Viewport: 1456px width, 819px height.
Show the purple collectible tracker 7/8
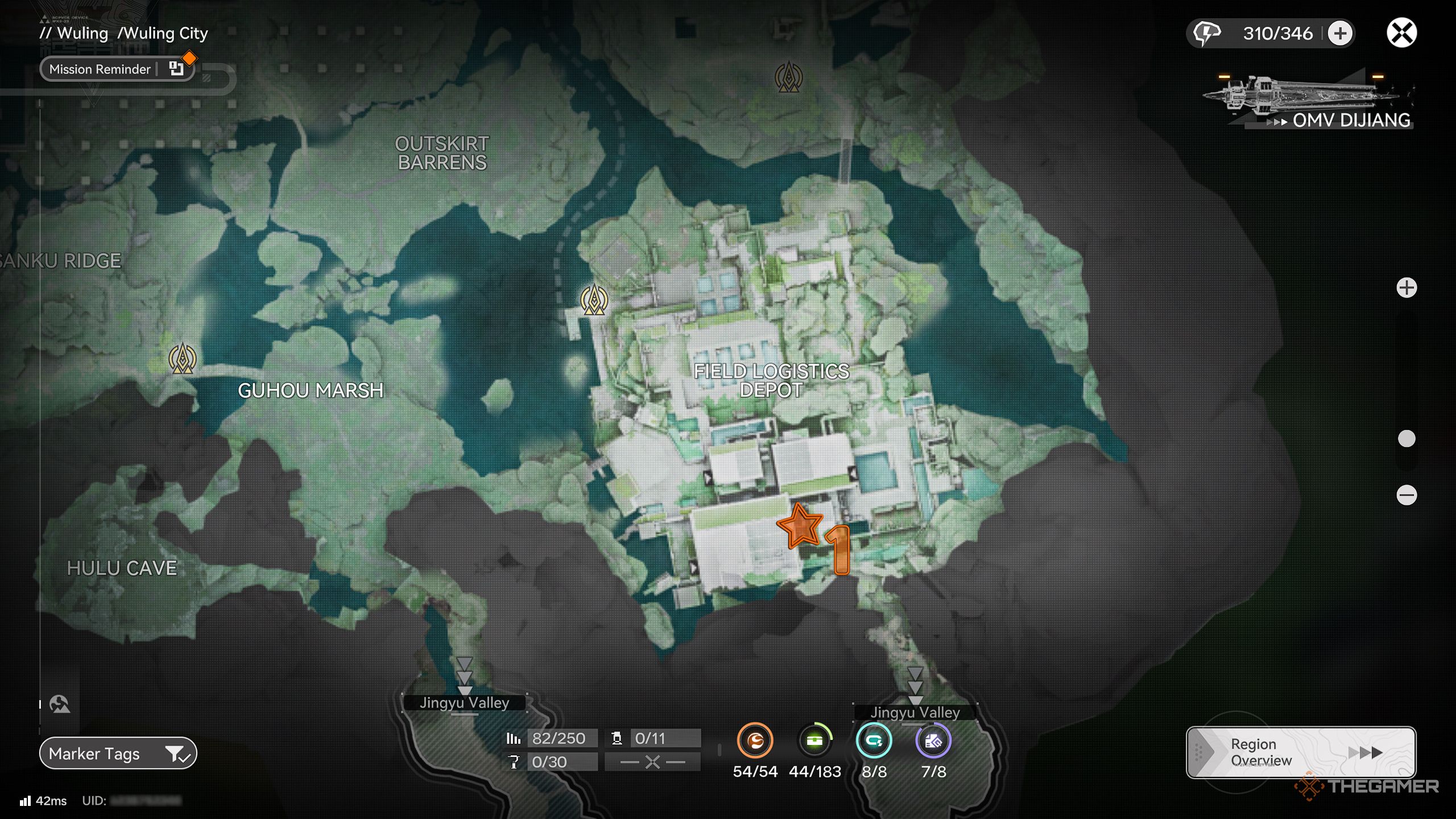[933, 741]
